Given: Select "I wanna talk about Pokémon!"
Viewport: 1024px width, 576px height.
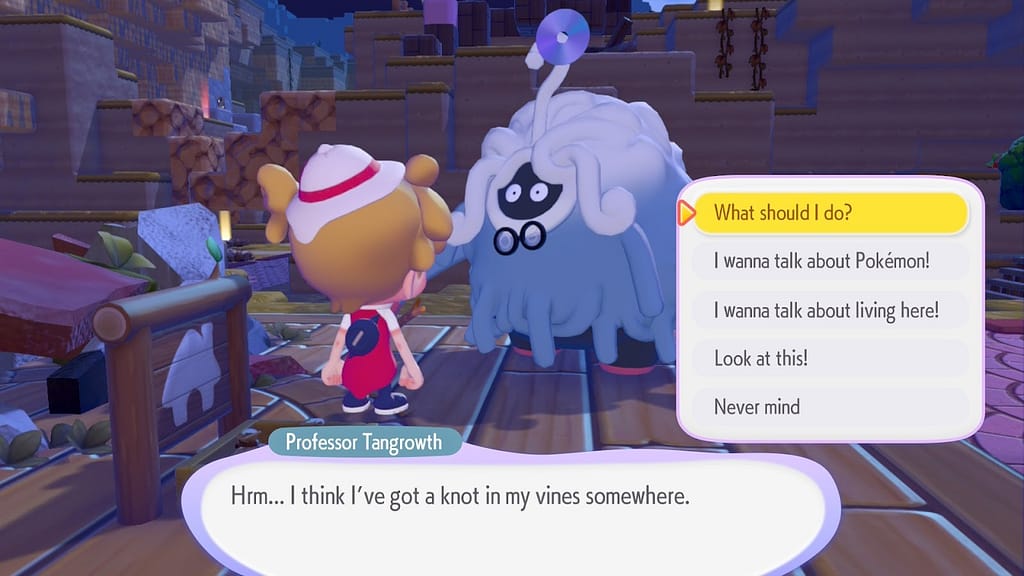Looking at the screenshot, I should pos(830,262).
